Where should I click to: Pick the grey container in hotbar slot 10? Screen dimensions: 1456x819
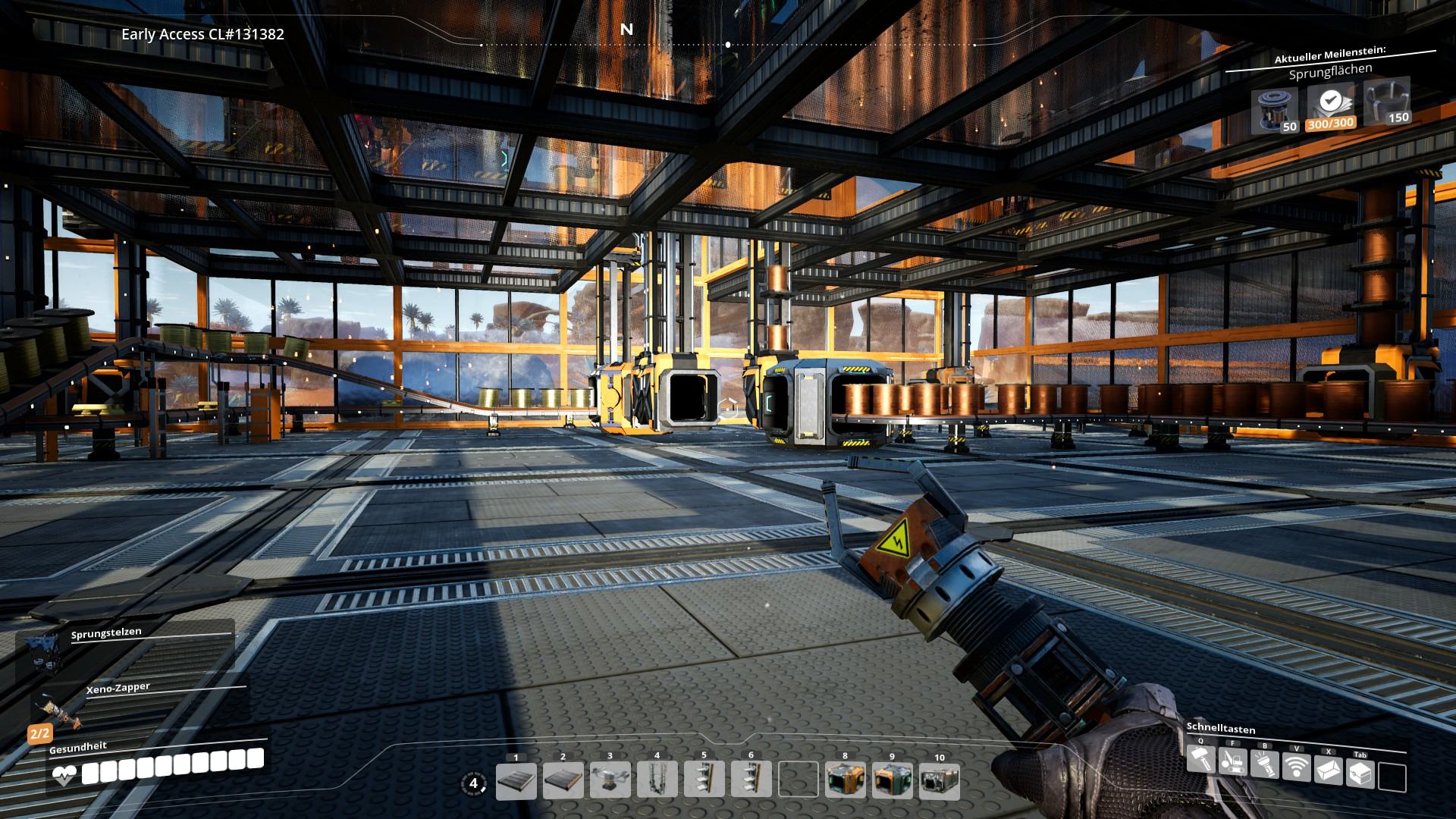(x=939, y=781)
